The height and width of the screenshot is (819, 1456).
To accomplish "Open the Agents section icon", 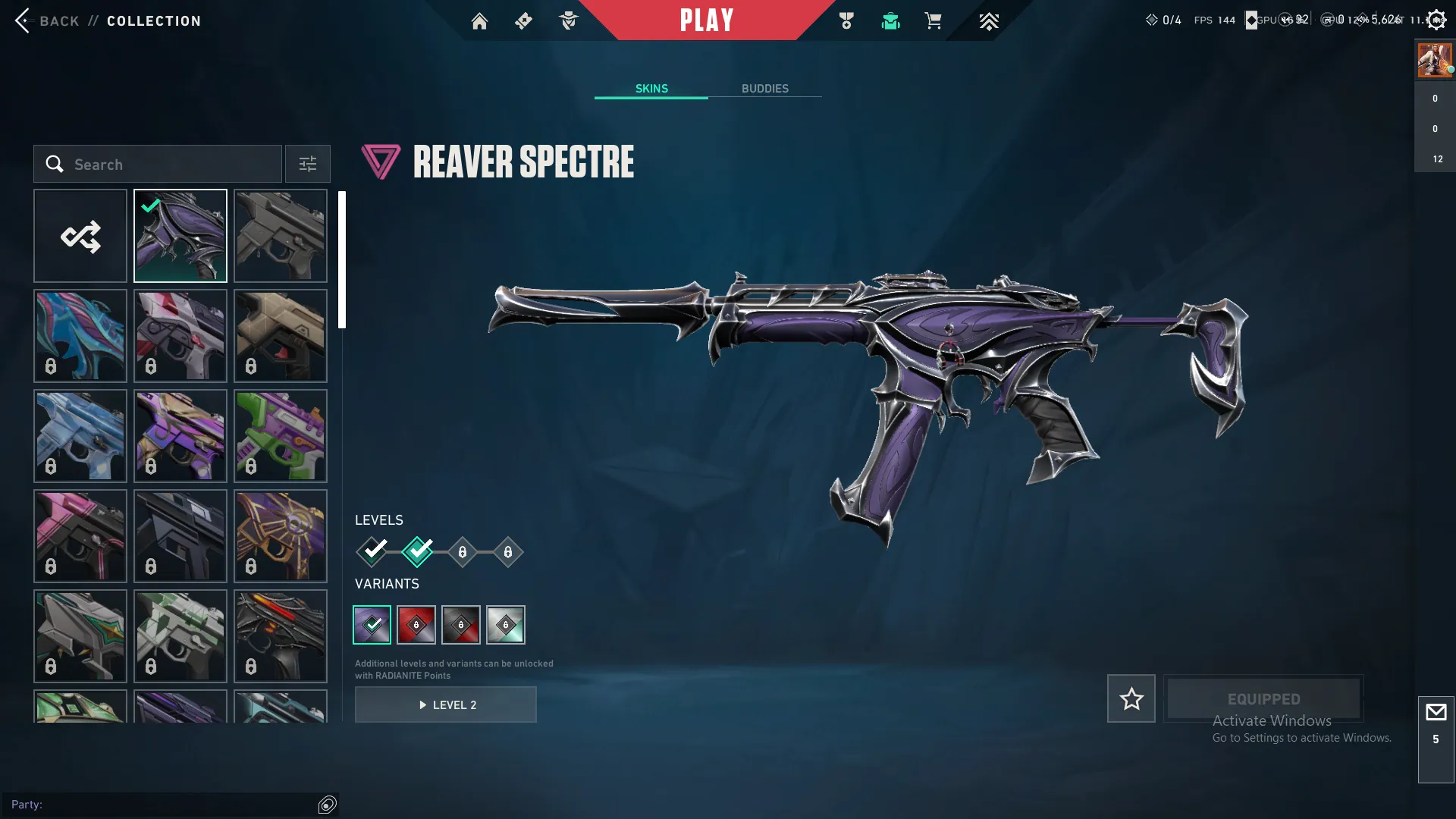I will pos(568,20).
